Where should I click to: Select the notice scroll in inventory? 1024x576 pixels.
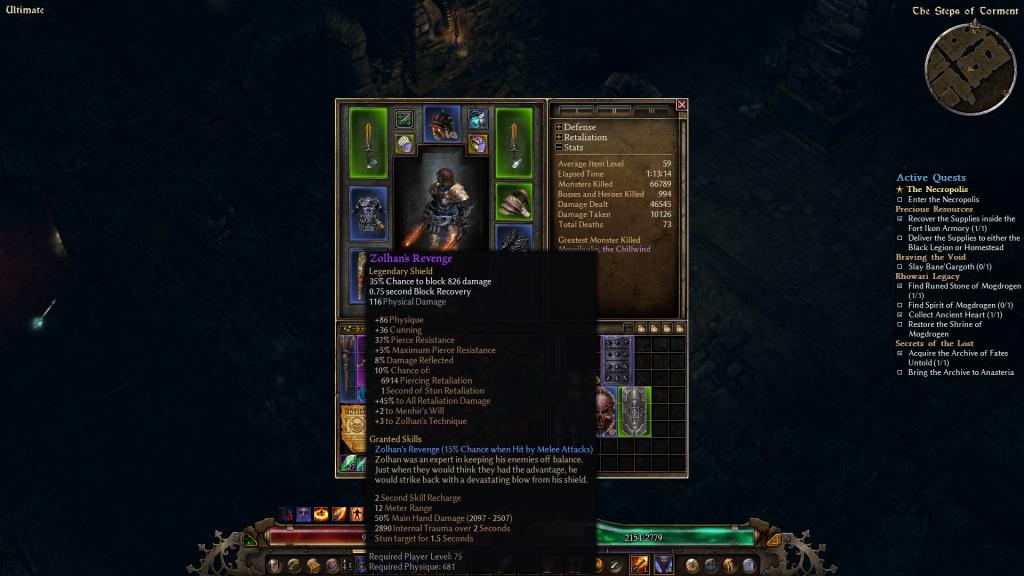[352, 425]
